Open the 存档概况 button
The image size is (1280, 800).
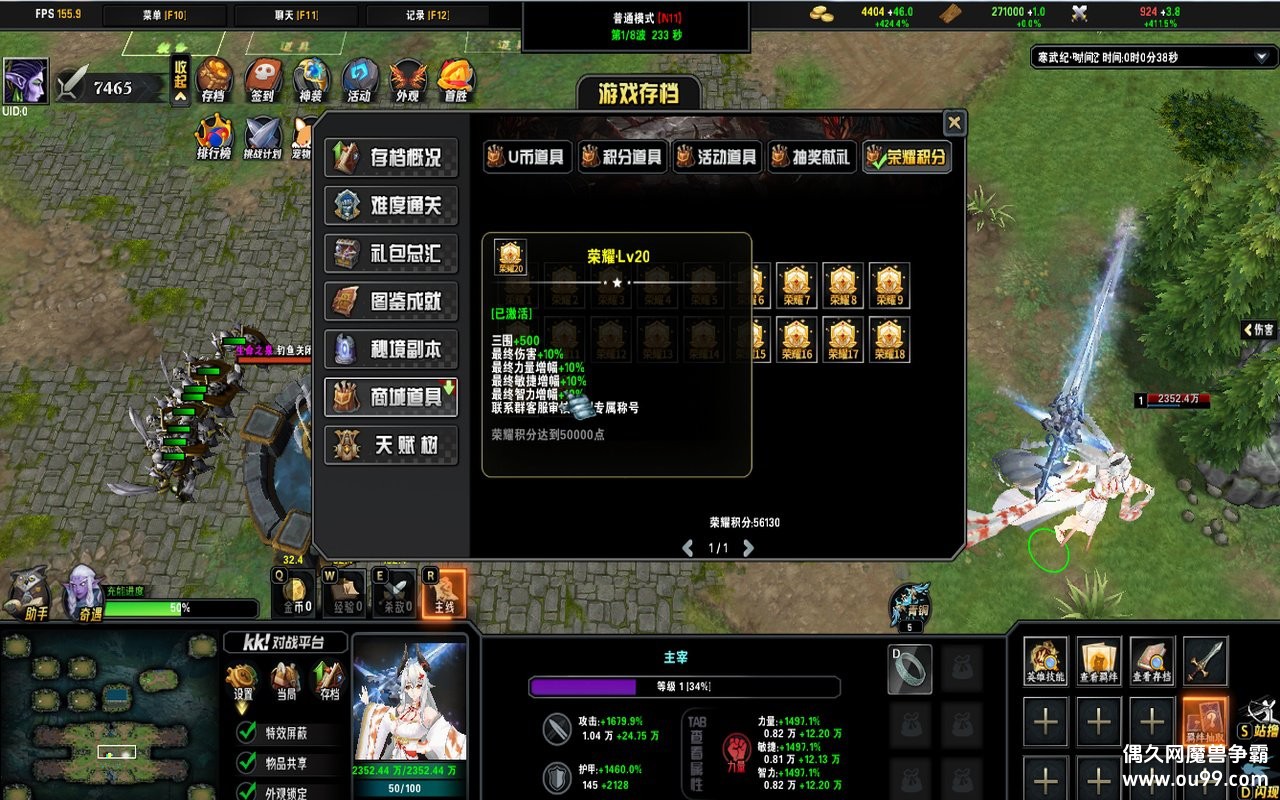tap(391, 157)
